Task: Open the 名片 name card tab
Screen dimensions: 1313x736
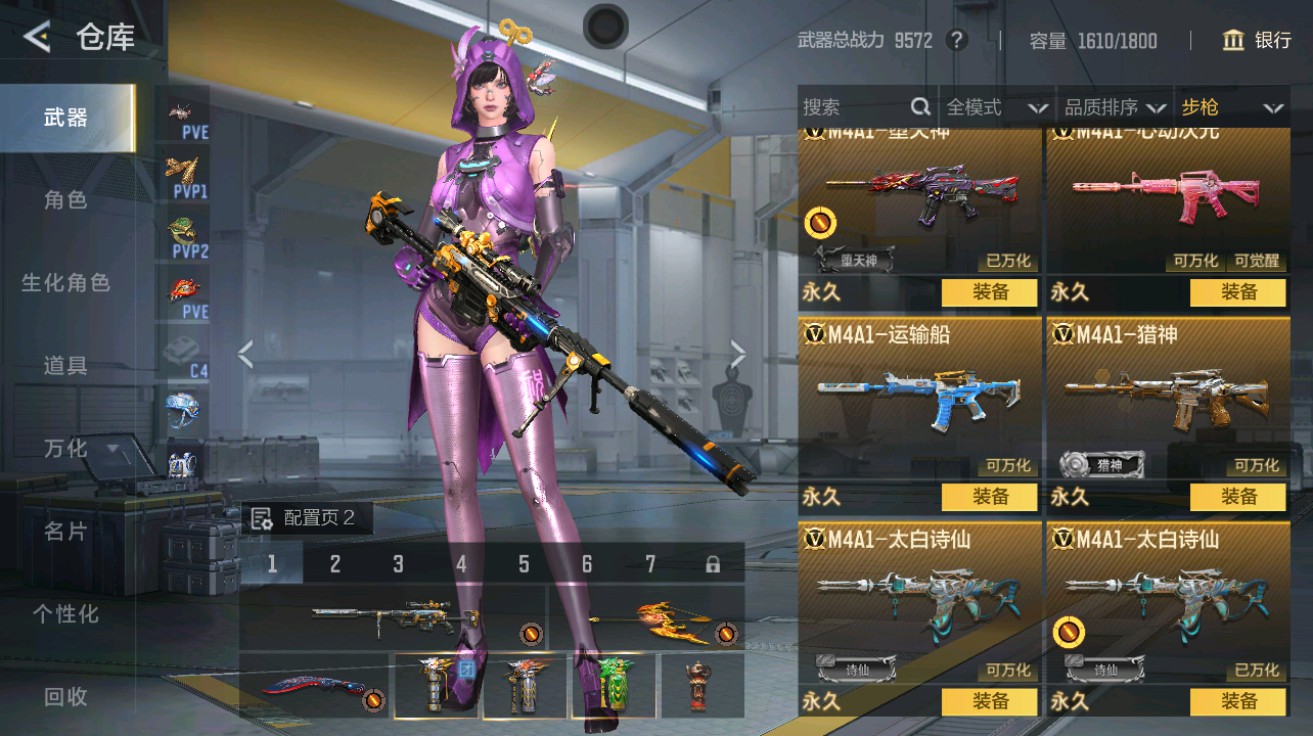Action: pyautogui.click(x=66, y=531)
